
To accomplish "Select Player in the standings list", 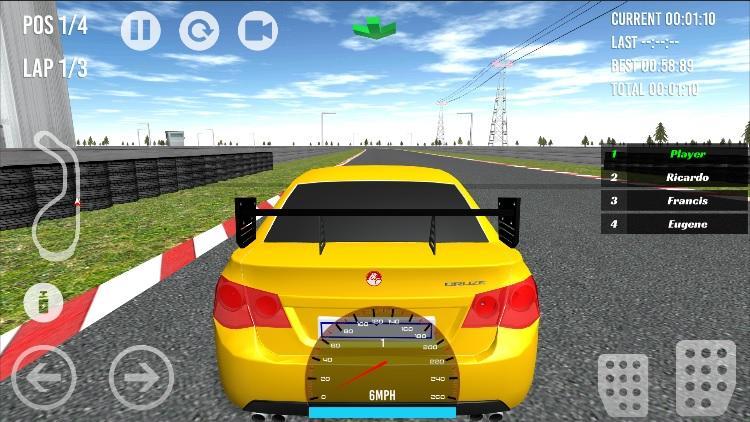I will click(674, 154).
